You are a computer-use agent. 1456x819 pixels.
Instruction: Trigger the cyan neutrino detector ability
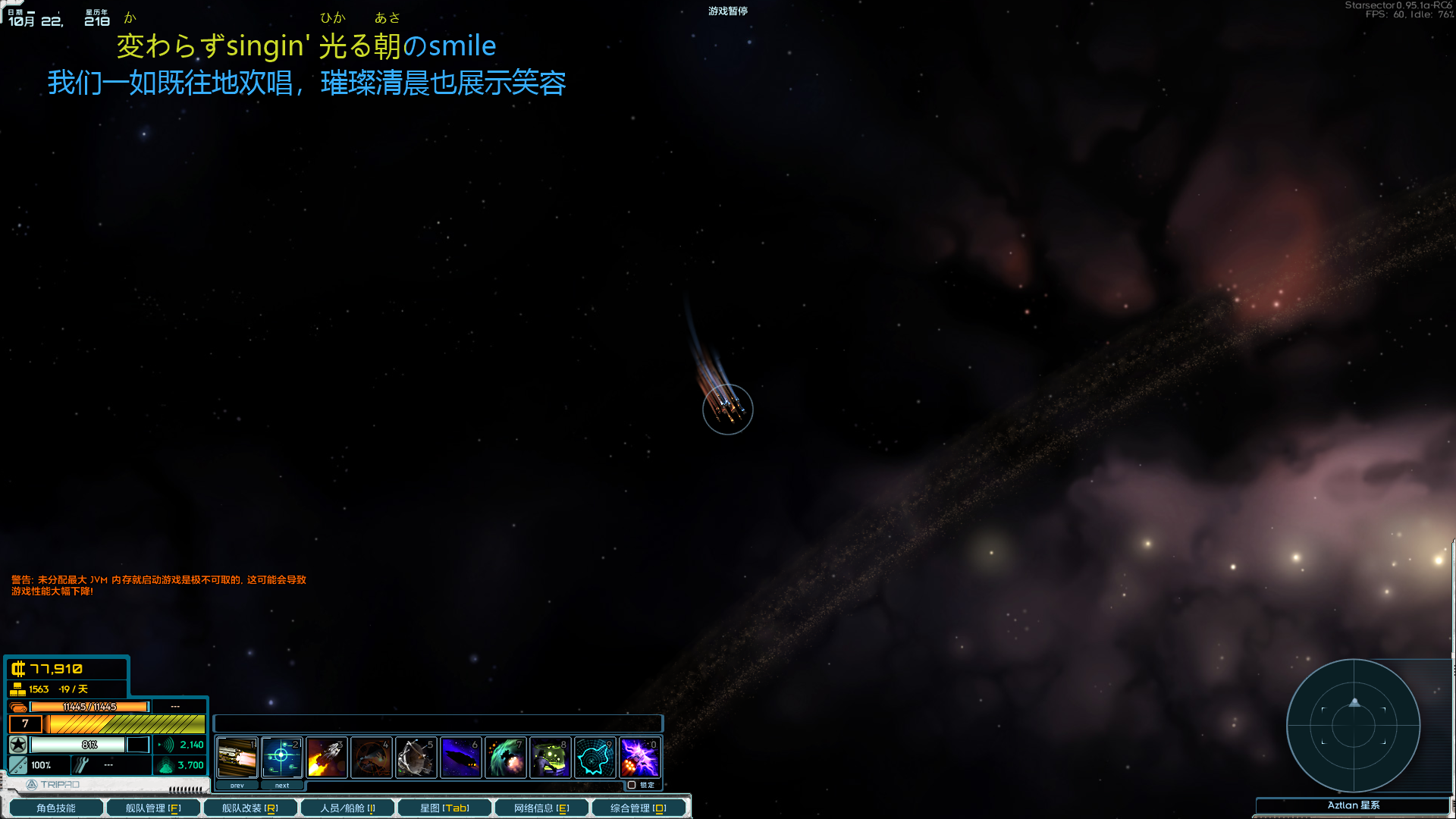click(595, 757)
